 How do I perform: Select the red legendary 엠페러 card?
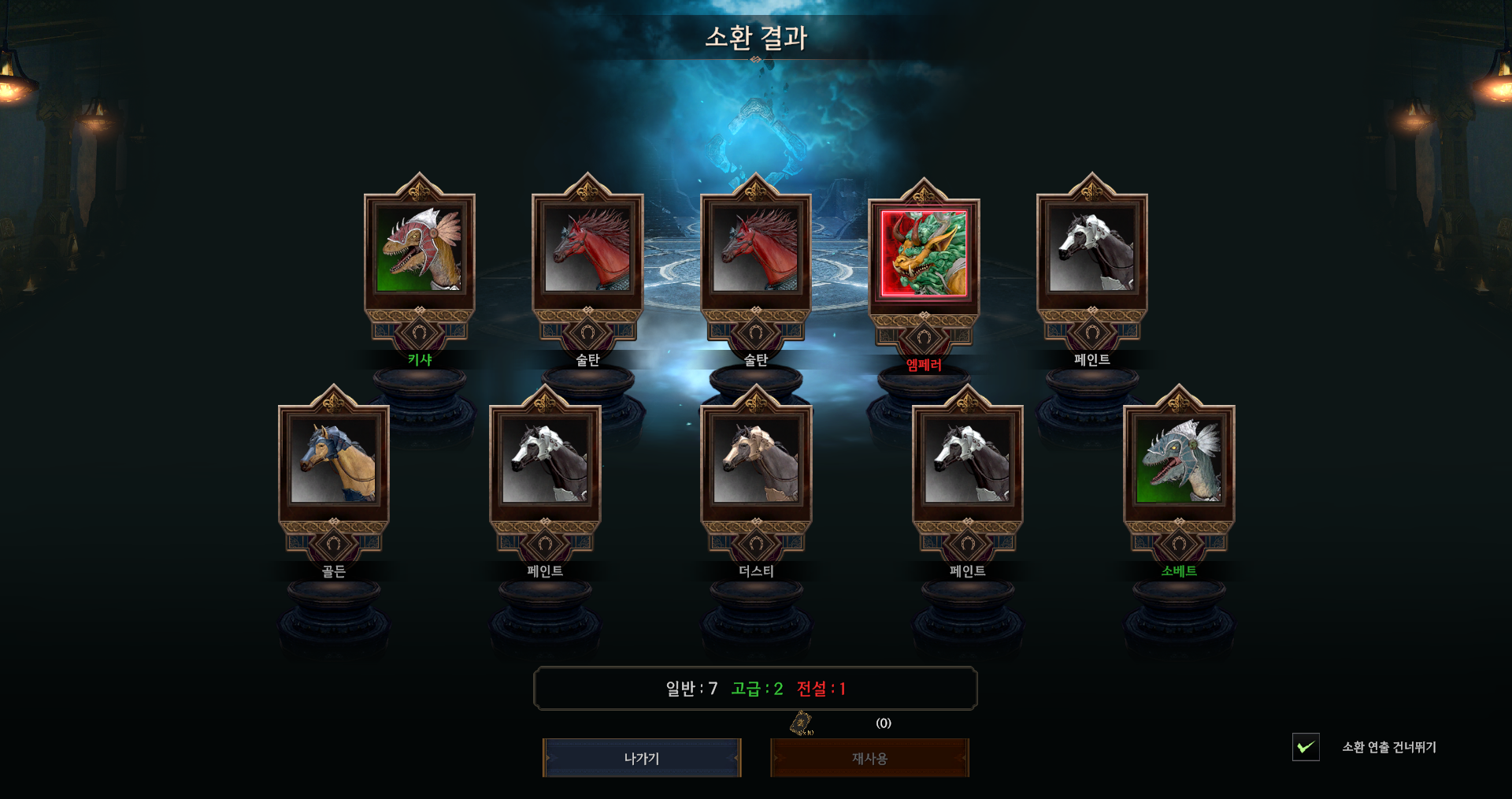pyautogui.click(x=924, y=254)
